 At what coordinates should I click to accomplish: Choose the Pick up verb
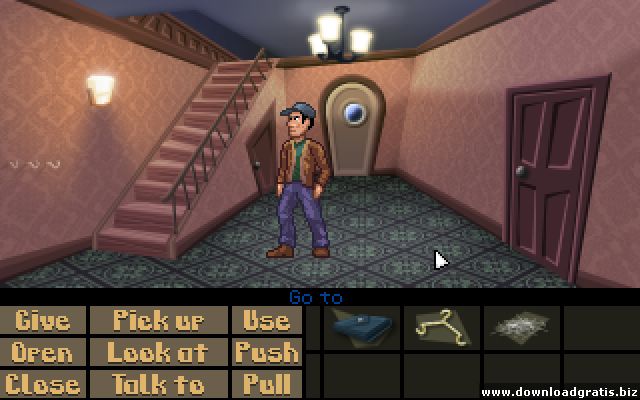point(158,320)
